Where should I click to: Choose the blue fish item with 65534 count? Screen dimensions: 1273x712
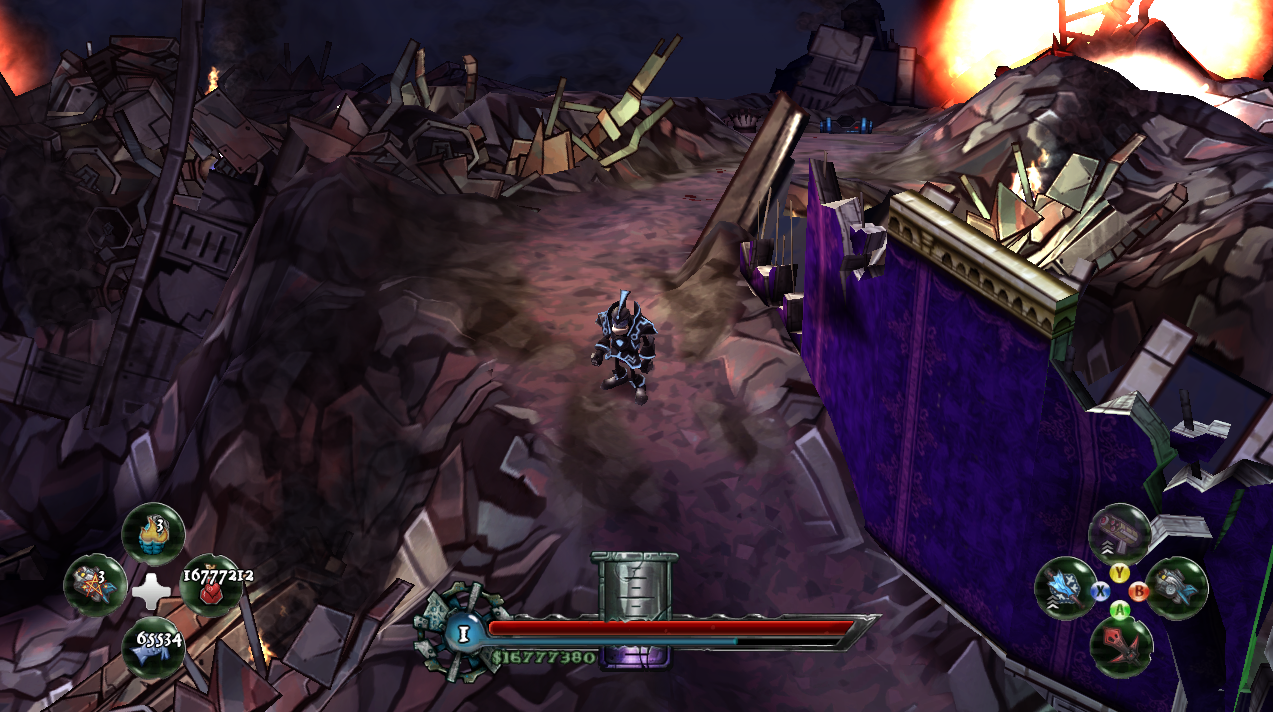pyautogui.click(x=153, y=646)
